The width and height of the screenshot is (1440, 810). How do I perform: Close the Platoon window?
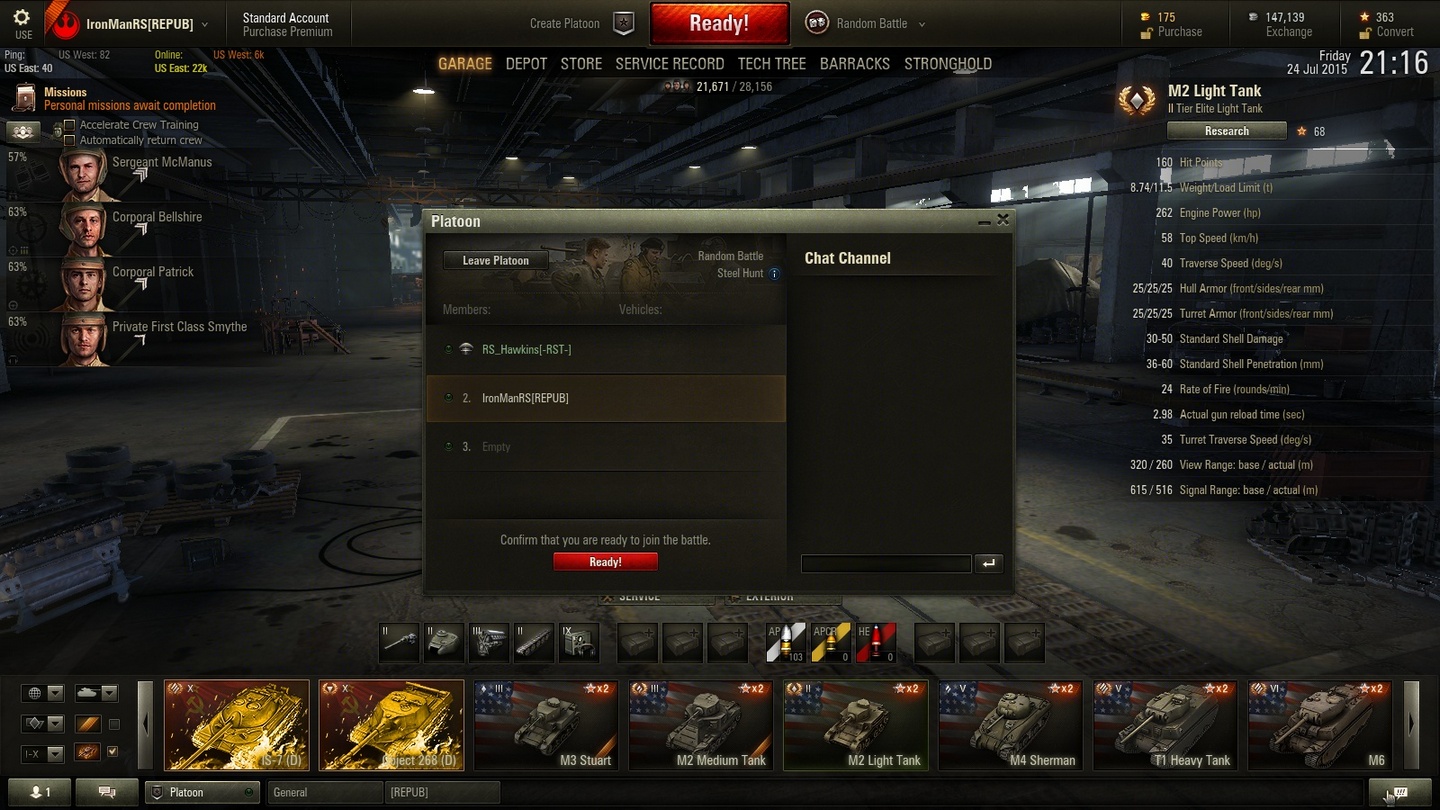pyautogui.click(x=1003, y=220)
